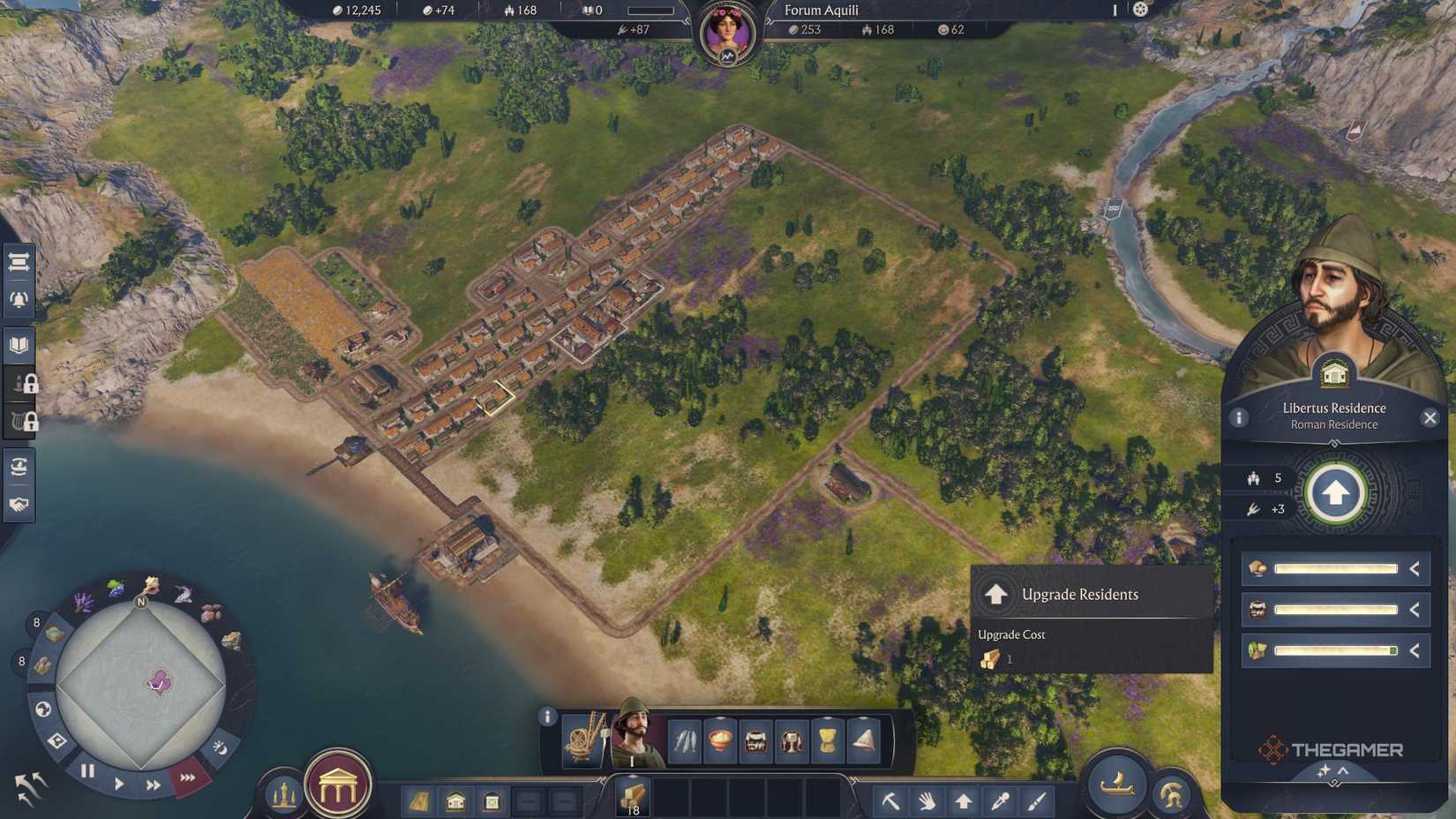The width and height of the screenshot is (1456, 819).
Task: Open the notifications bell
Action: tap(19, 297)
